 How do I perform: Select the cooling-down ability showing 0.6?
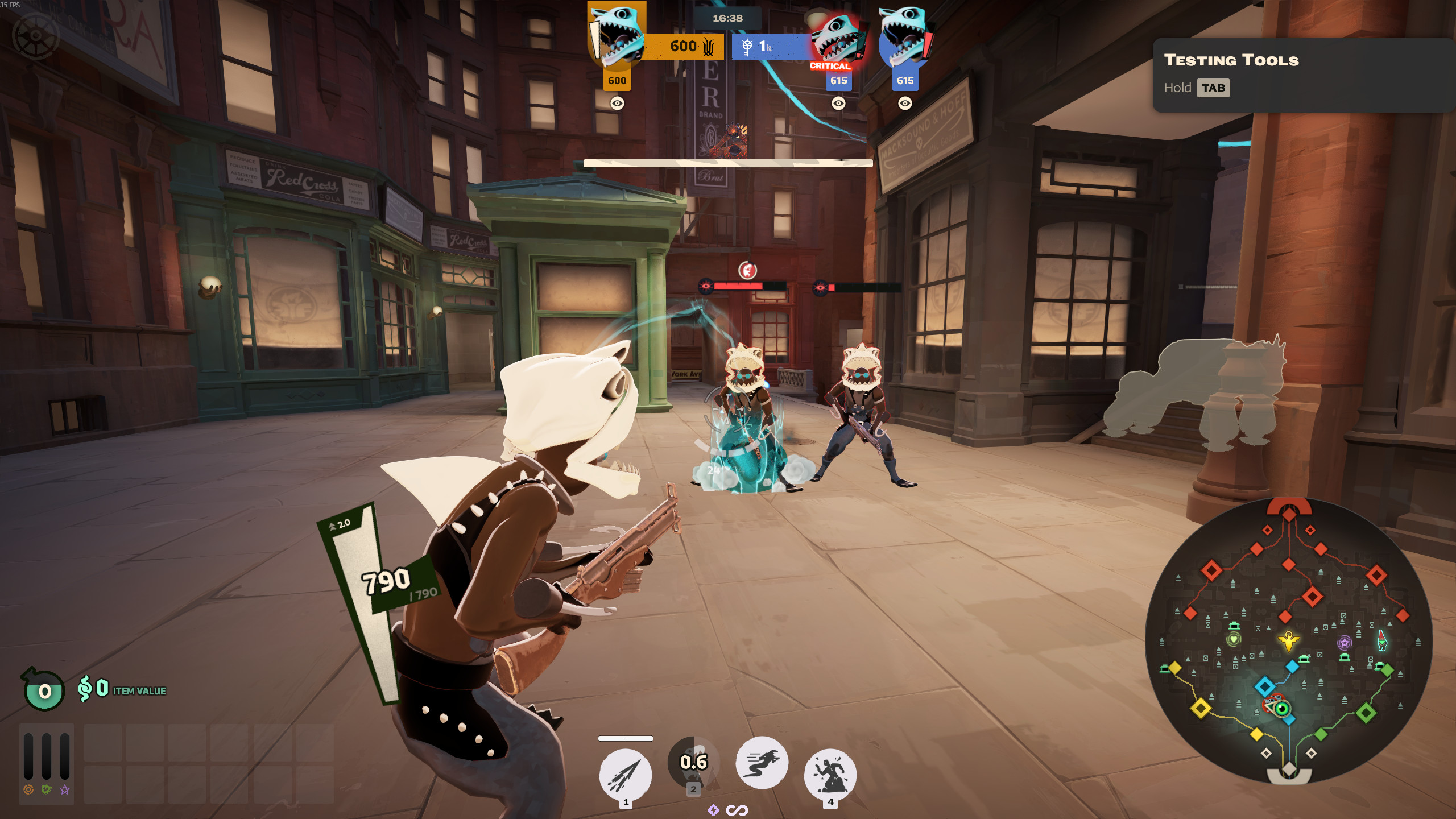(x=693, y=763)
